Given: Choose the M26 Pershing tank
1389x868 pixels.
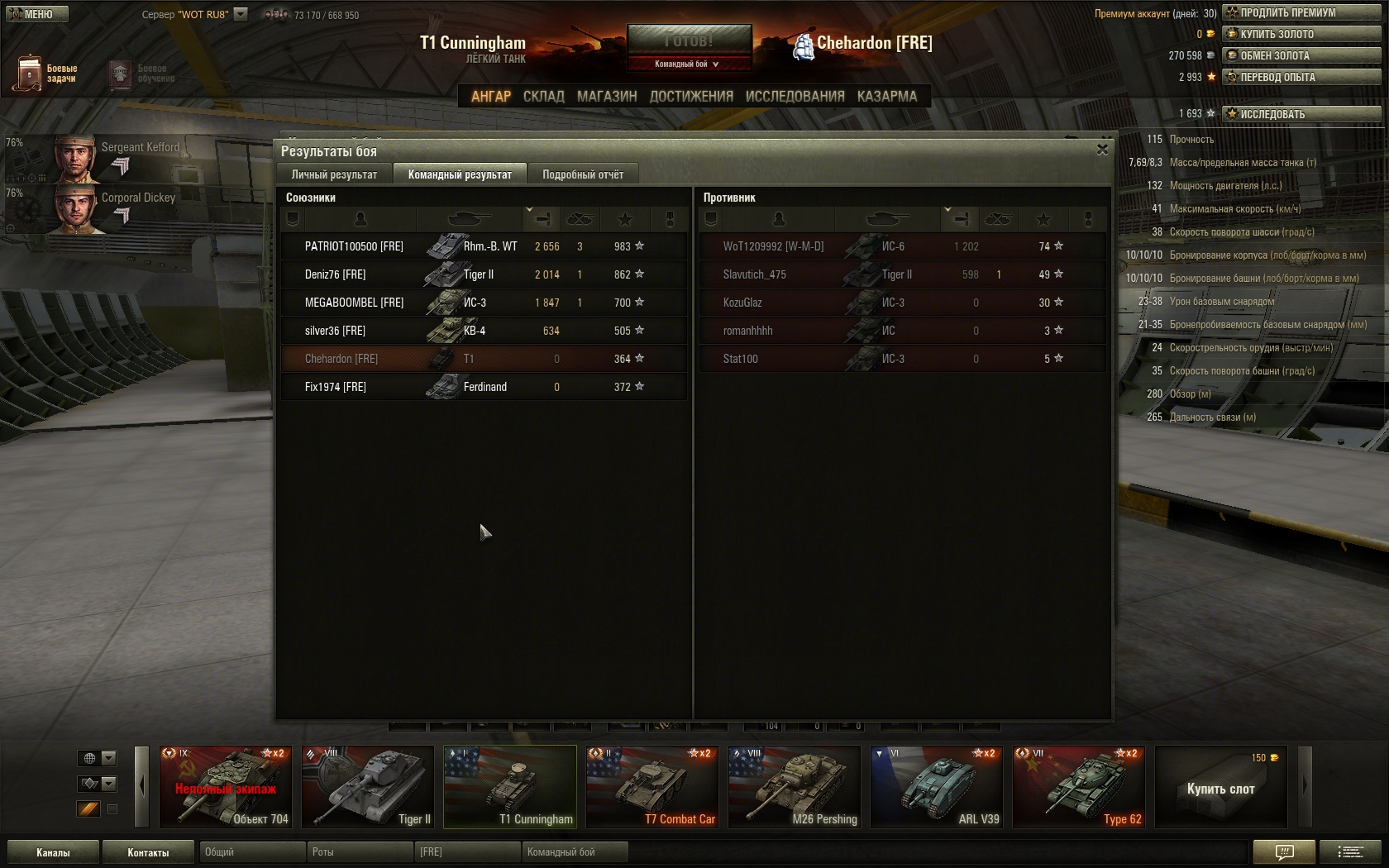Looking at the screenshot, I should 795,786.
